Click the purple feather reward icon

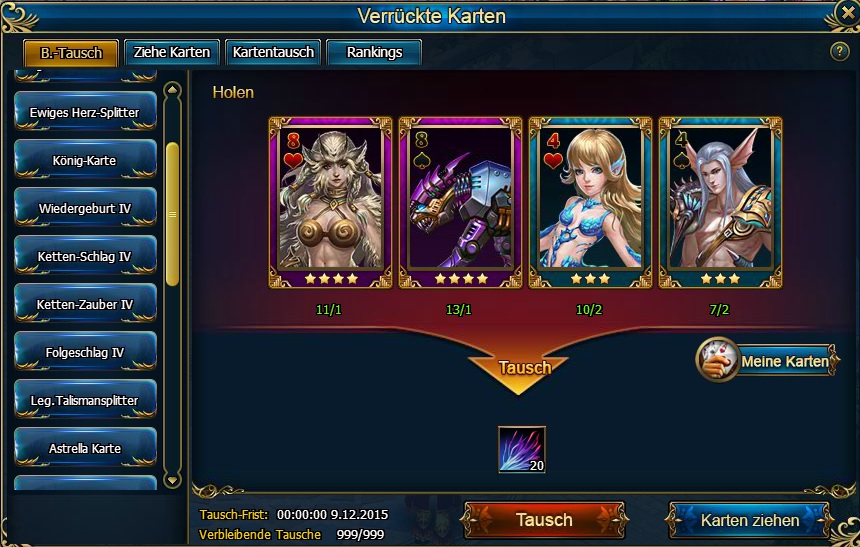[521, 450]
